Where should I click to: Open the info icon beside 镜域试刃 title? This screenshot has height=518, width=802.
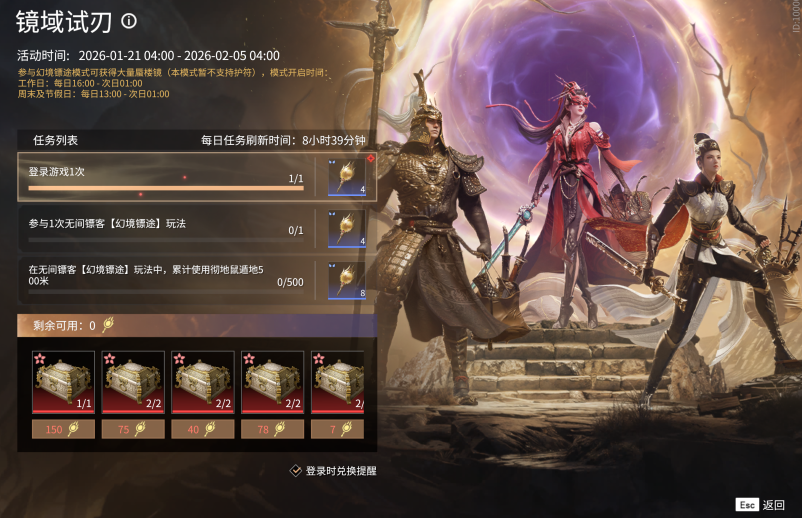pyautogui.click(x=128, y=20)
